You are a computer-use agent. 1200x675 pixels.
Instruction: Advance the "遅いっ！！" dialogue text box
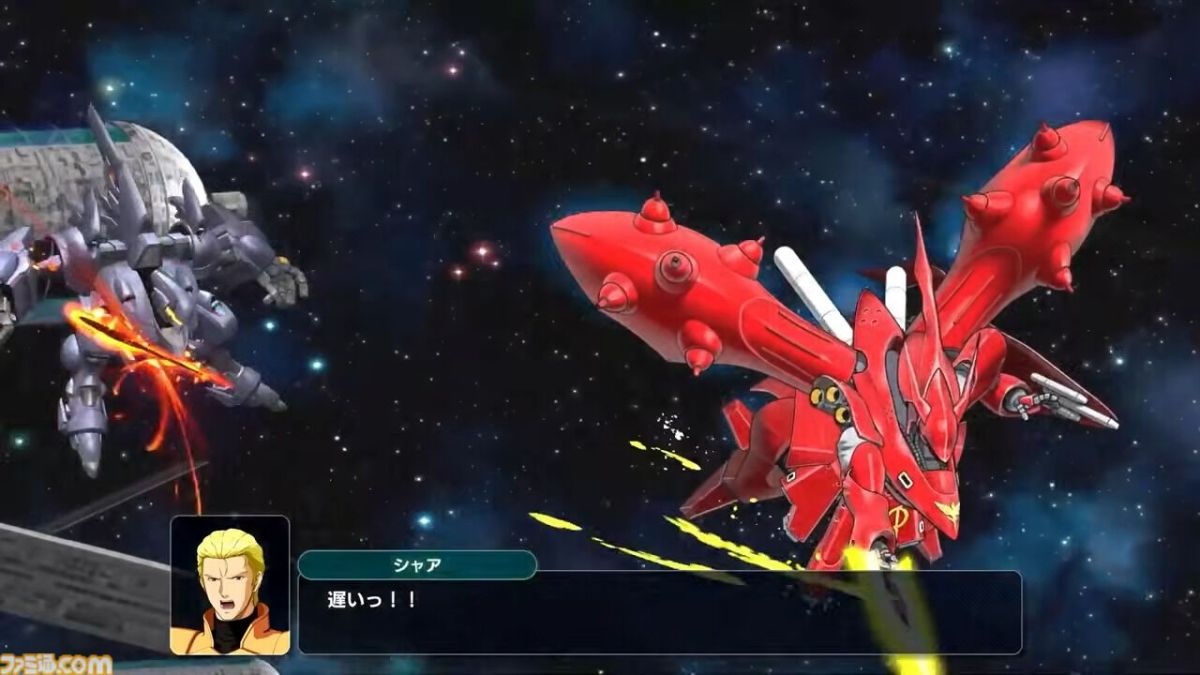point(659,612)
